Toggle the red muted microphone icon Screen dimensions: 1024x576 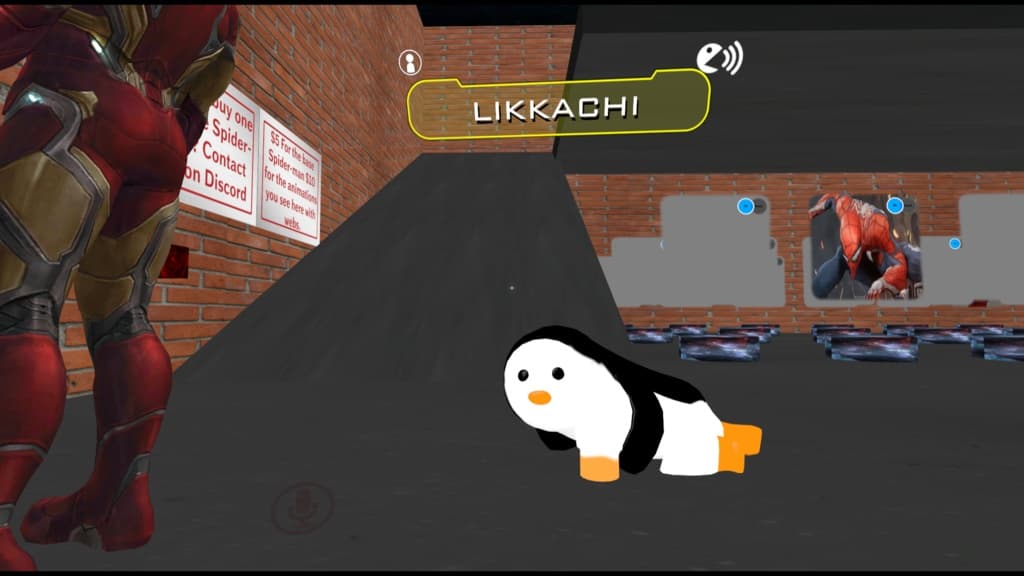[x=299, y=507]
